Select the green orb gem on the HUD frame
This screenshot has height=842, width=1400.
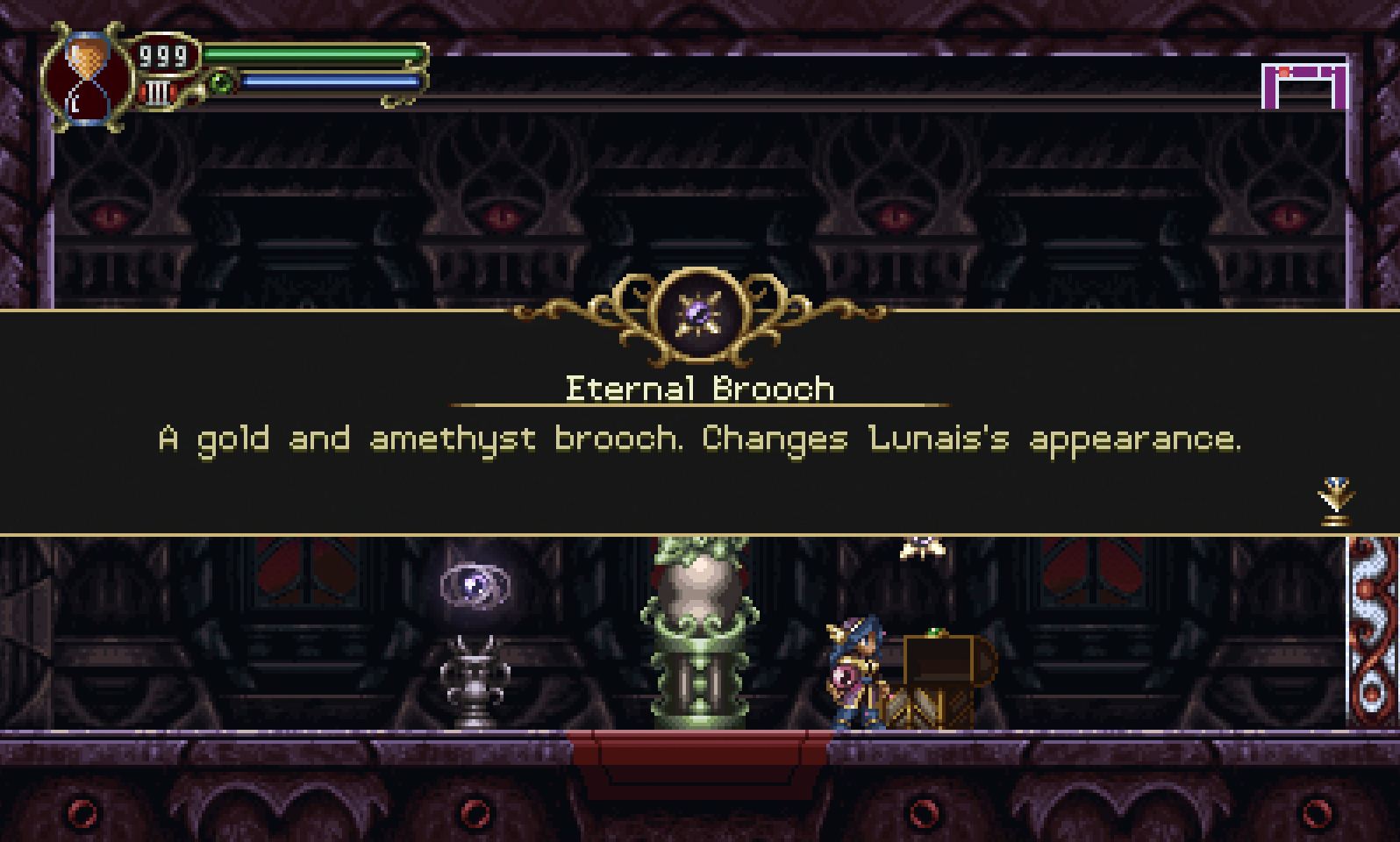(x=220, y=82)
